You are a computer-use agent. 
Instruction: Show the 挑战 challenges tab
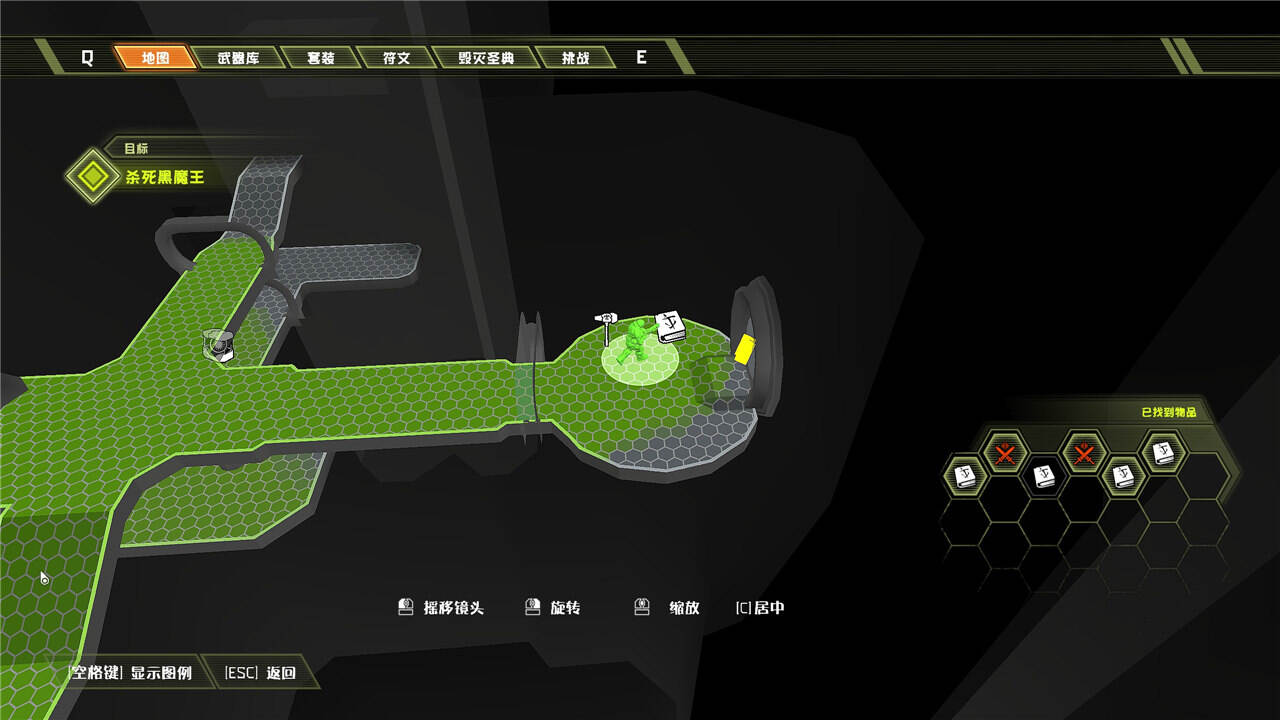click(576, 58)
